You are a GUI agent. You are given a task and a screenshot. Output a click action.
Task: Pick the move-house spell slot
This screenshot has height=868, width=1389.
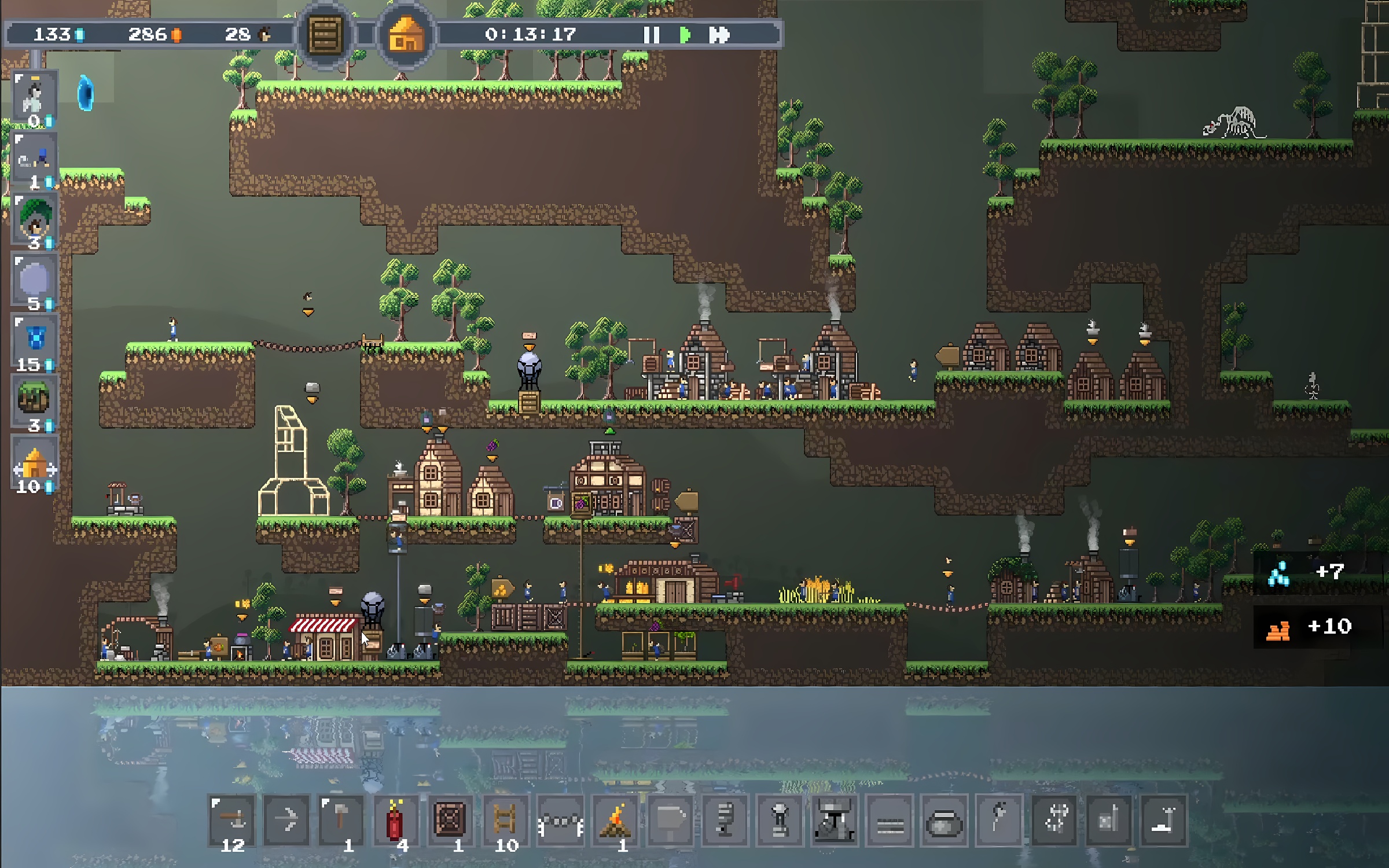(x=35, y=466)
